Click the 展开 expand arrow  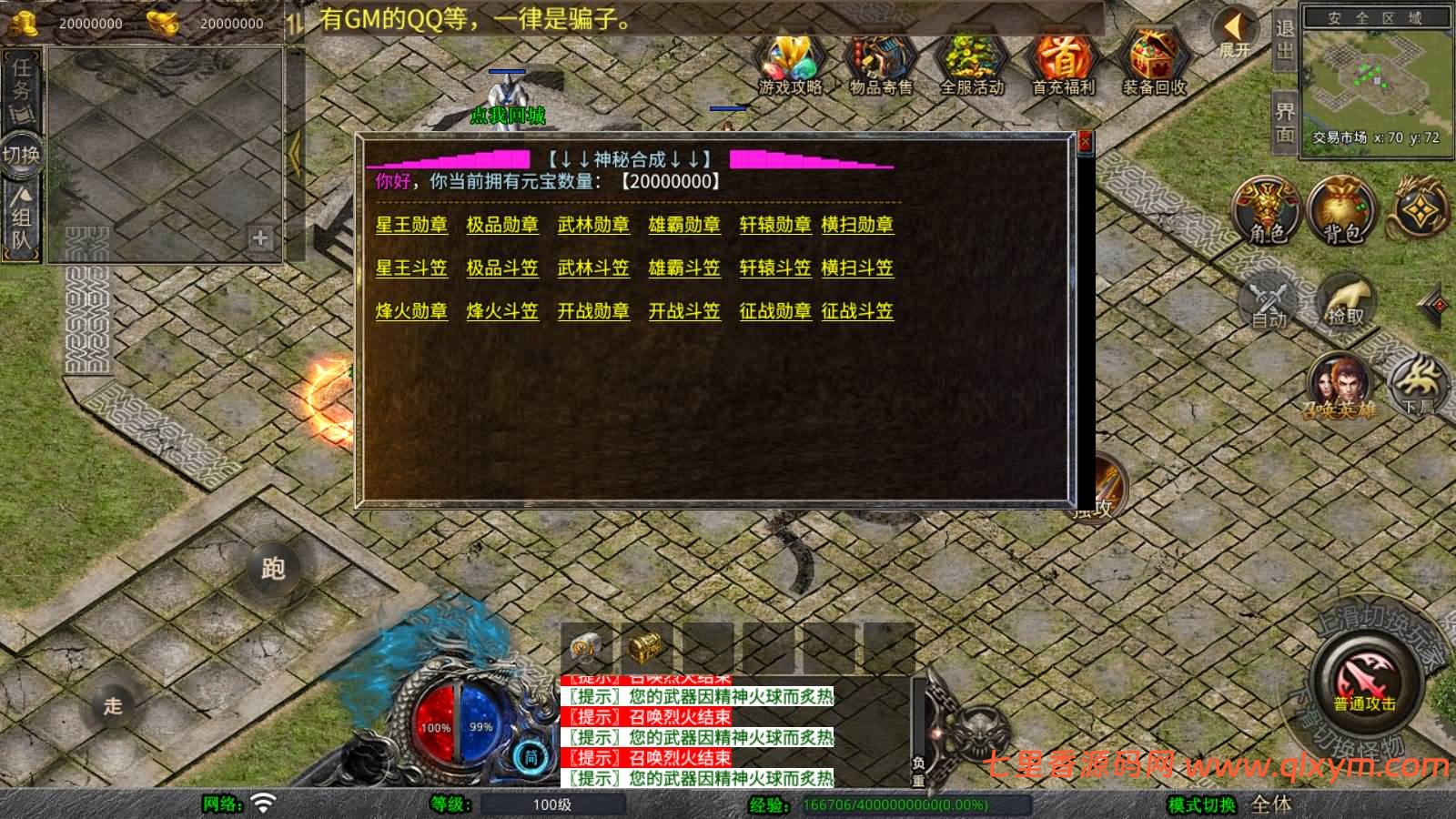(1235, 33)
